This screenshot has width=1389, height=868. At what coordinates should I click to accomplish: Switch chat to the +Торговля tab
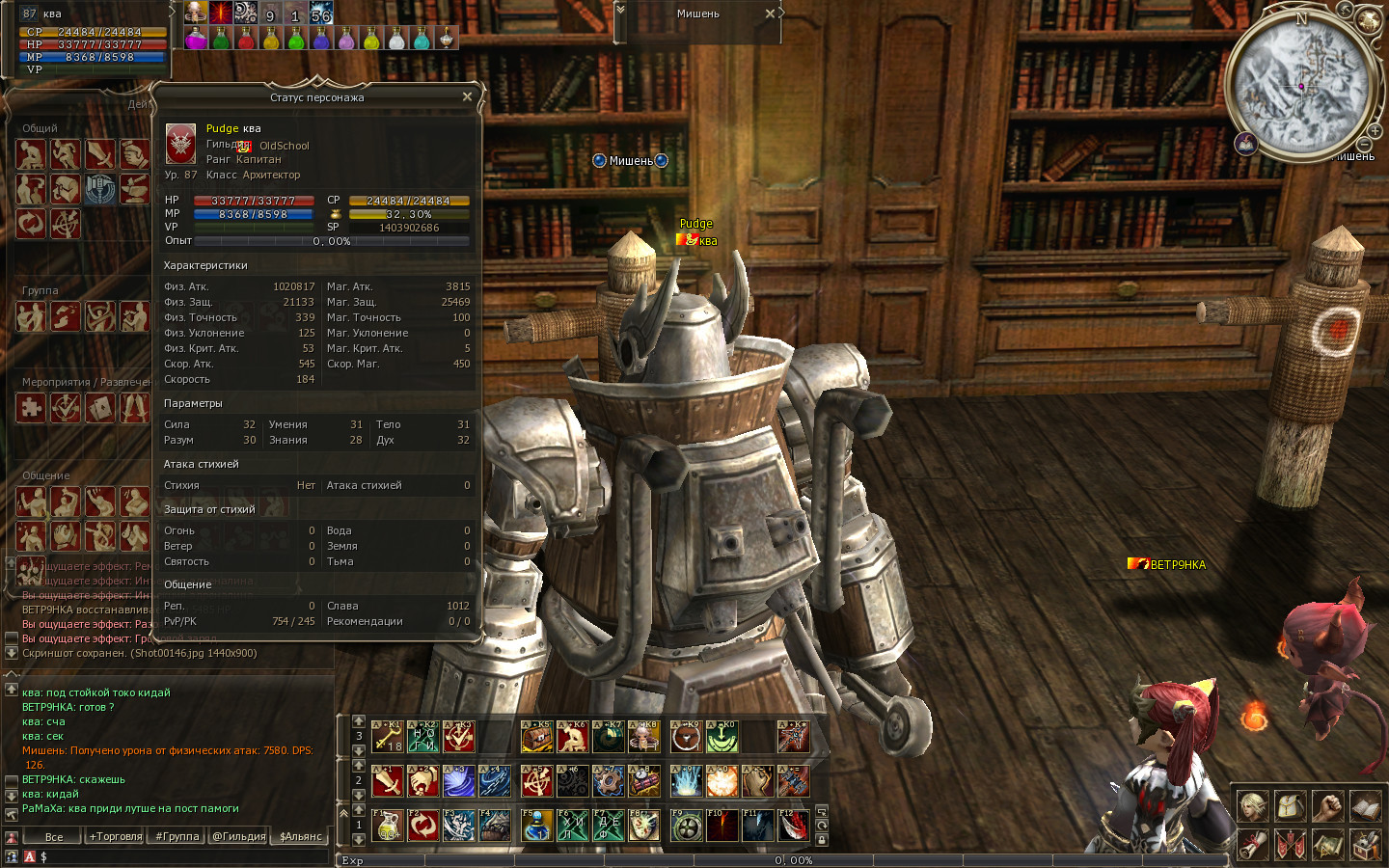point(116,836)
